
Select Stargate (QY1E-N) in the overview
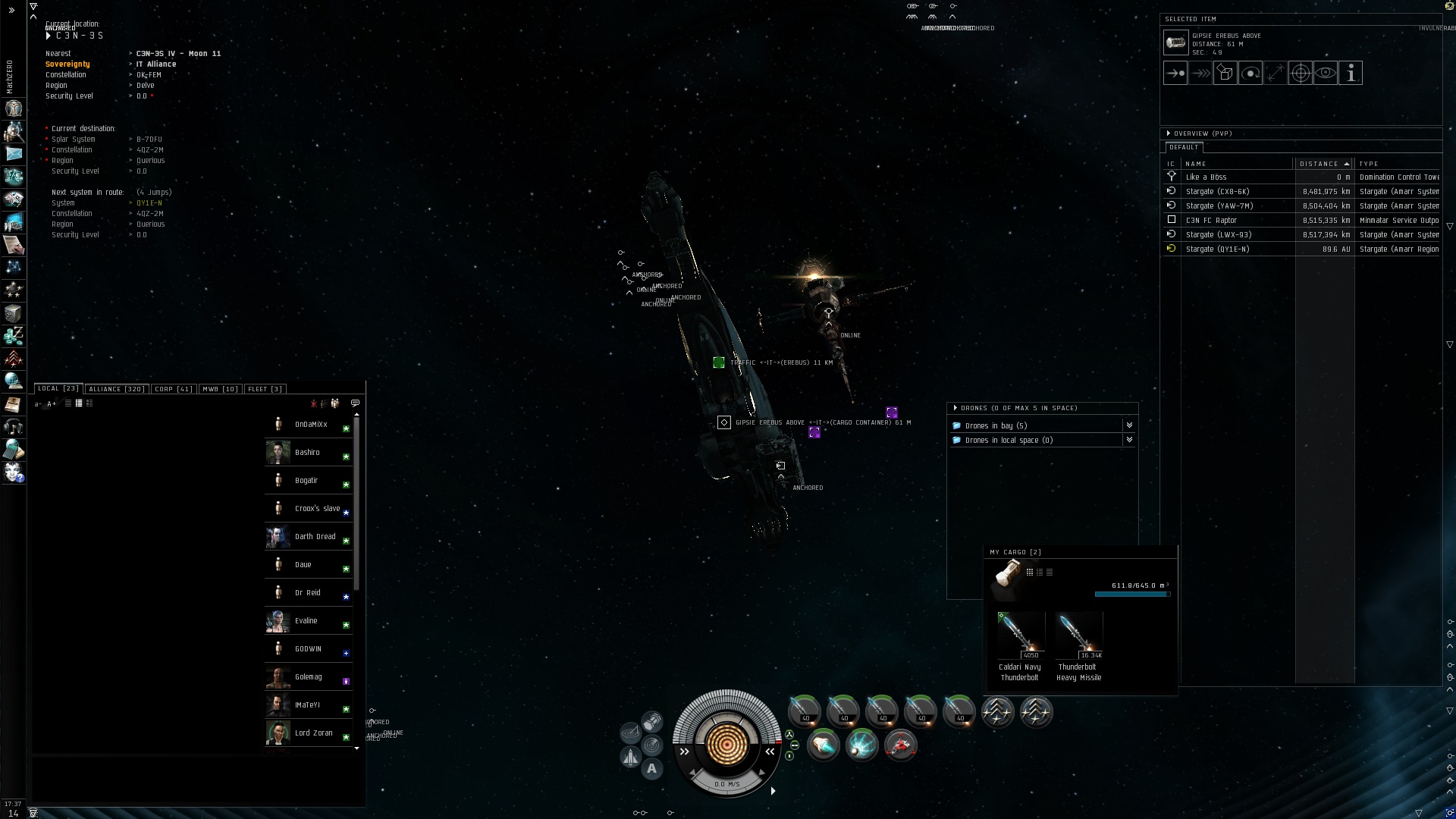point(1217,249)
